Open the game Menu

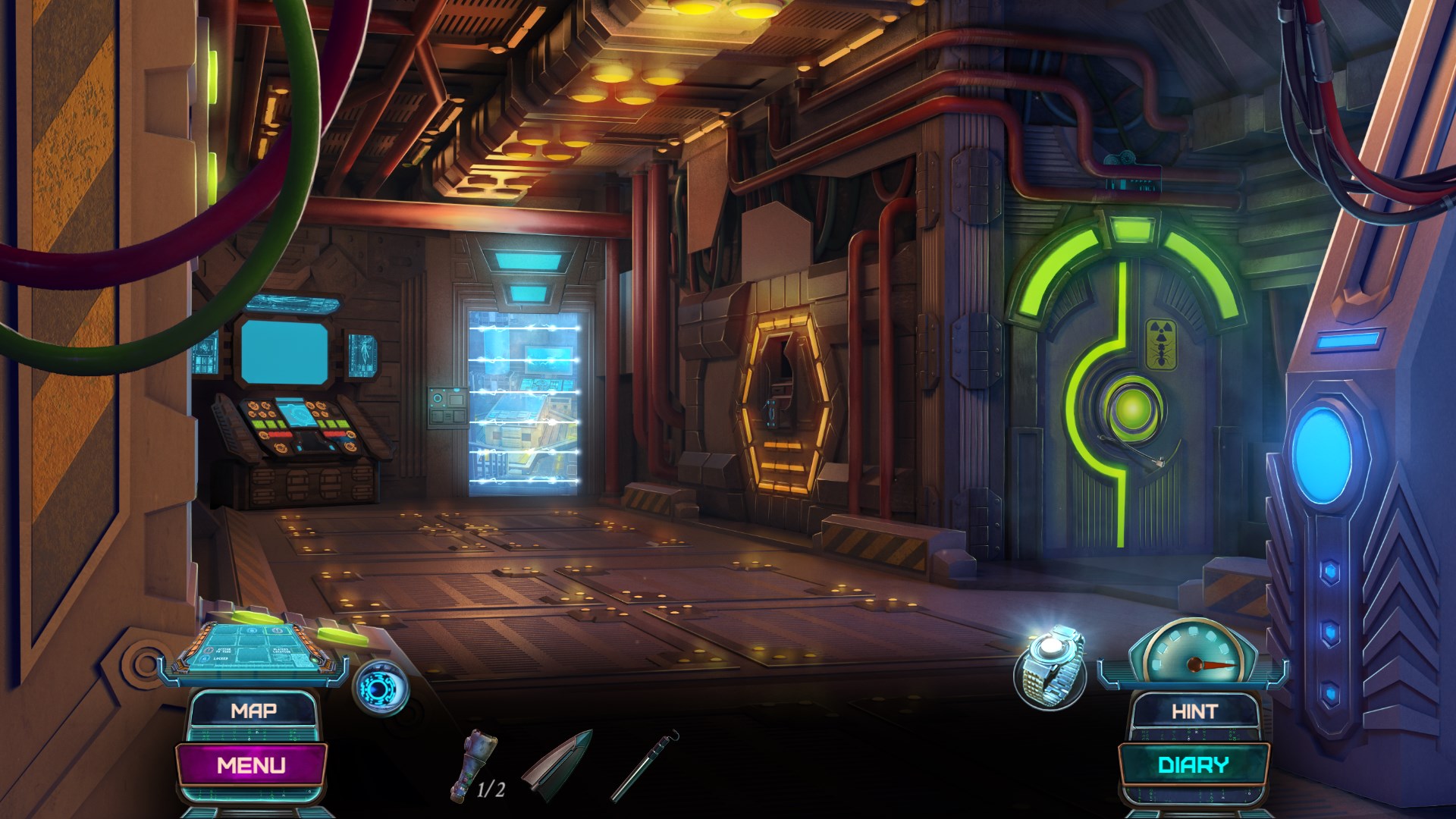coord(251,764)
